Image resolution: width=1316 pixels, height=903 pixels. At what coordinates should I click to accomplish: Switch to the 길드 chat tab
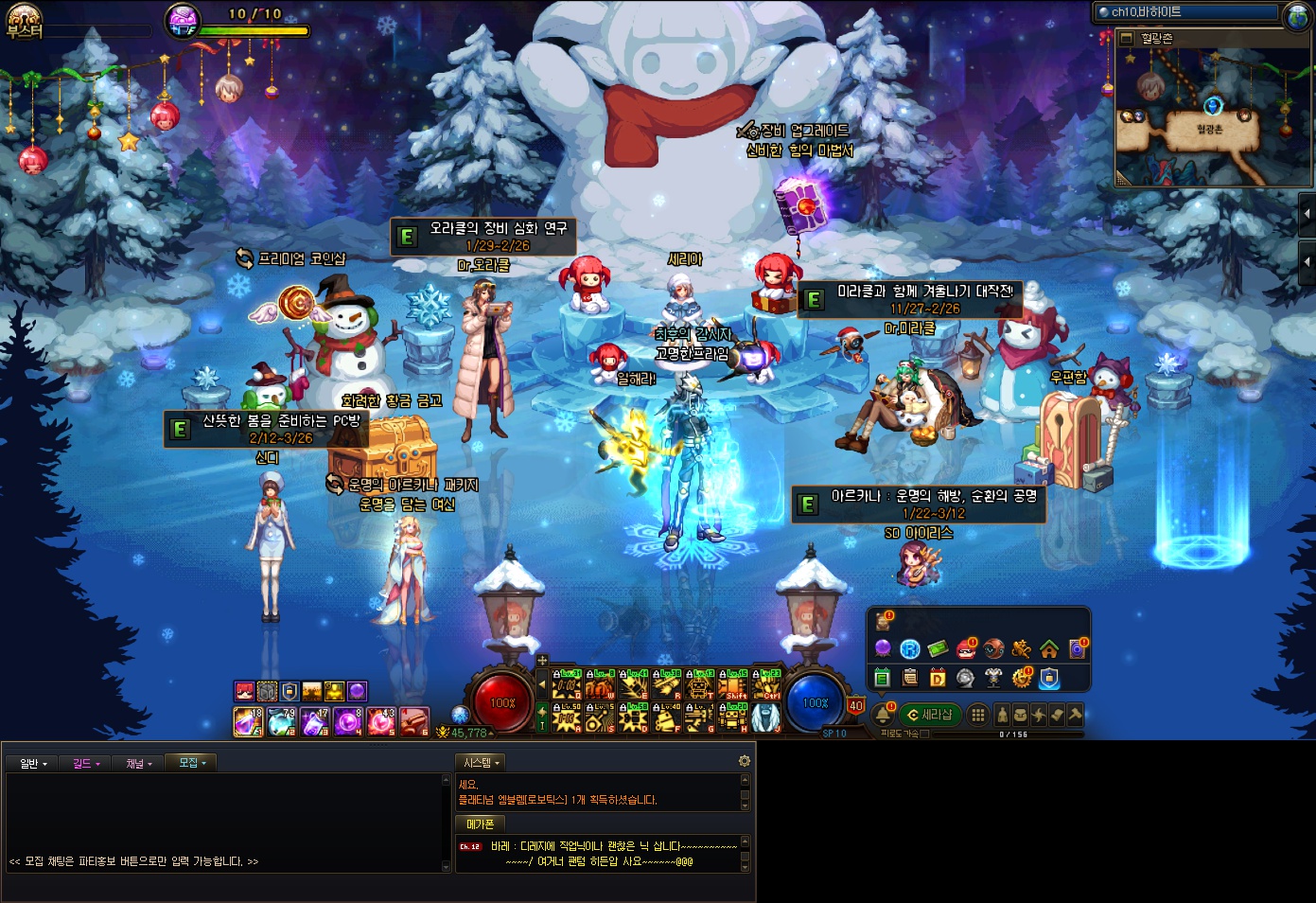coord(86,763)
